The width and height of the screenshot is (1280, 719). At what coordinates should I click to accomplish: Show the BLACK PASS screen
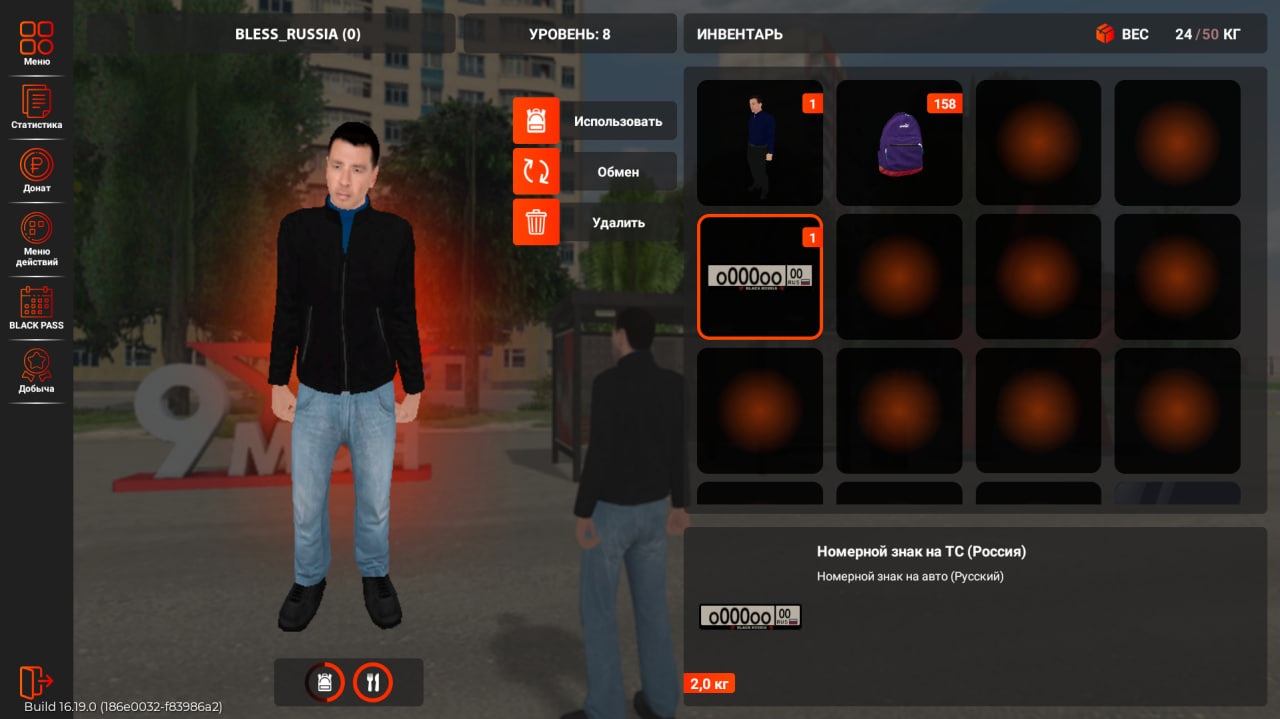pyautogui.click(x=36, y=307)
